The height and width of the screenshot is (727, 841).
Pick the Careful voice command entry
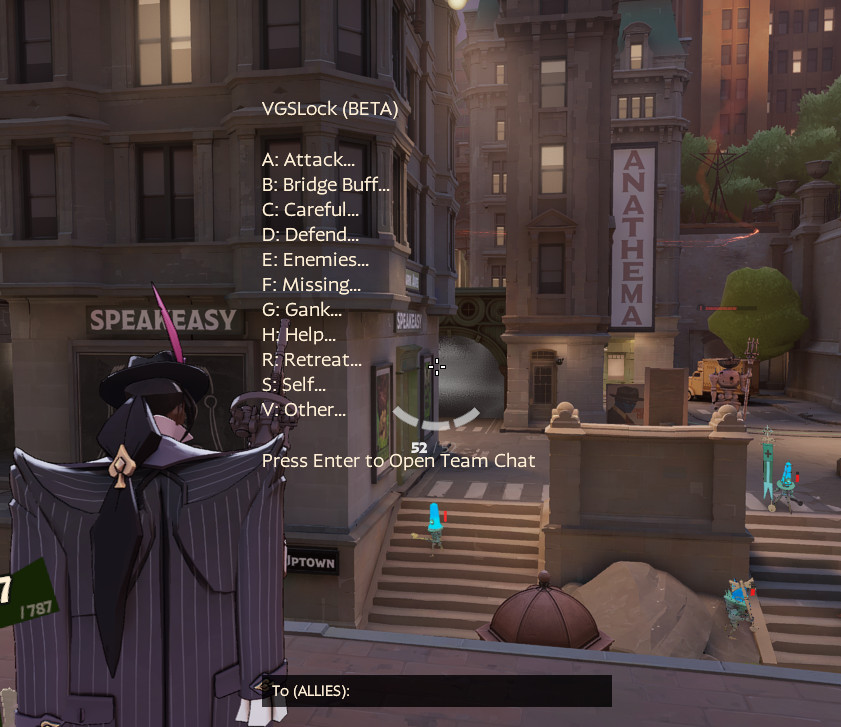[x=310, y=210]
